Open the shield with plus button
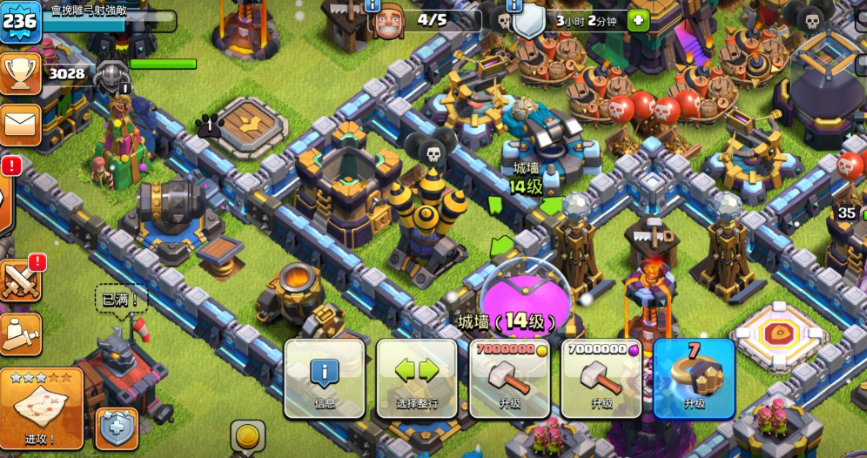 (116, 427)
